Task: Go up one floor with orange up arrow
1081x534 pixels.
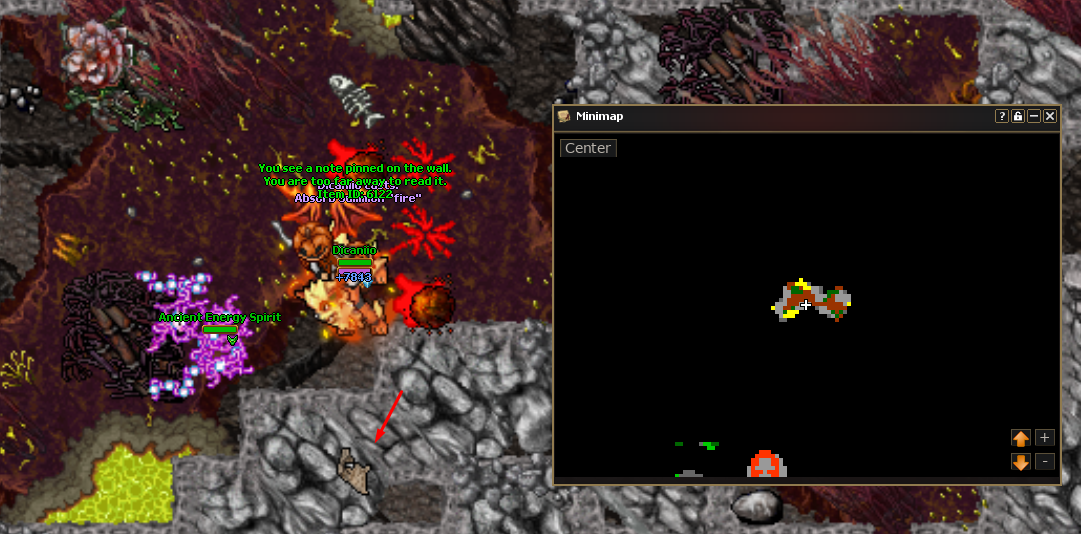Action: [x=1021, y=438]
